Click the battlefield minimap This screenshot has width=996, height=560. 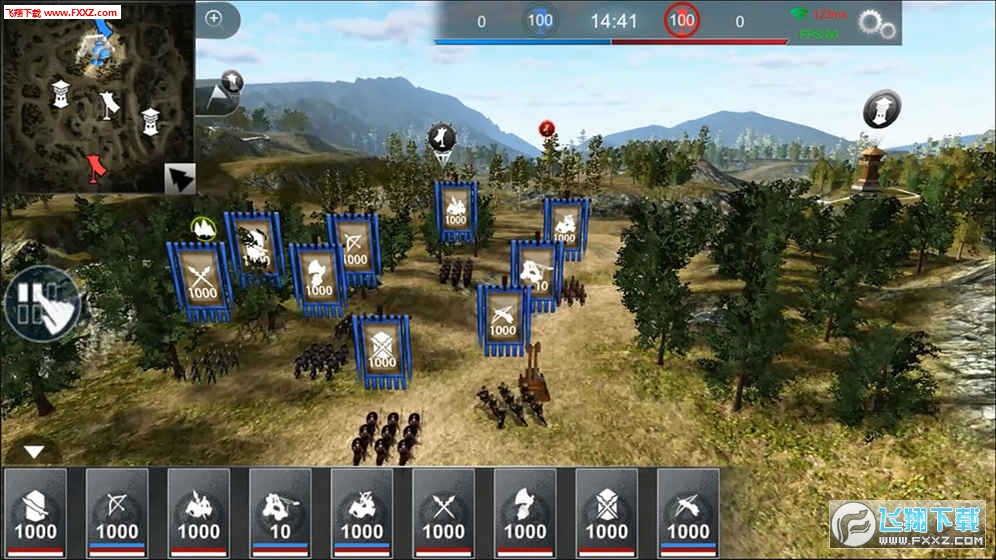click(x=97, y=97)
